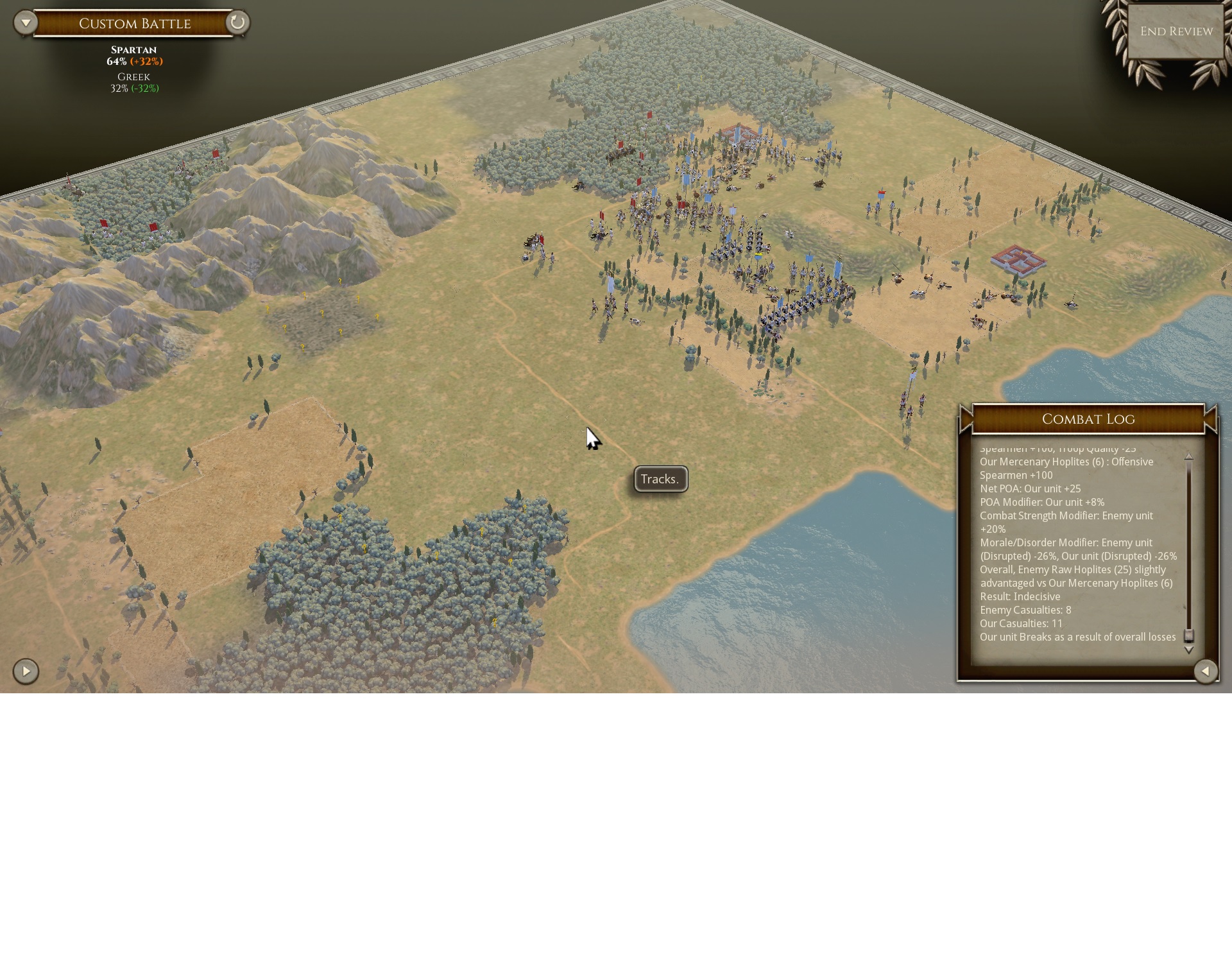Click the End Review button
Viewport: 1232px width, 977px height.
point(1176,31)
